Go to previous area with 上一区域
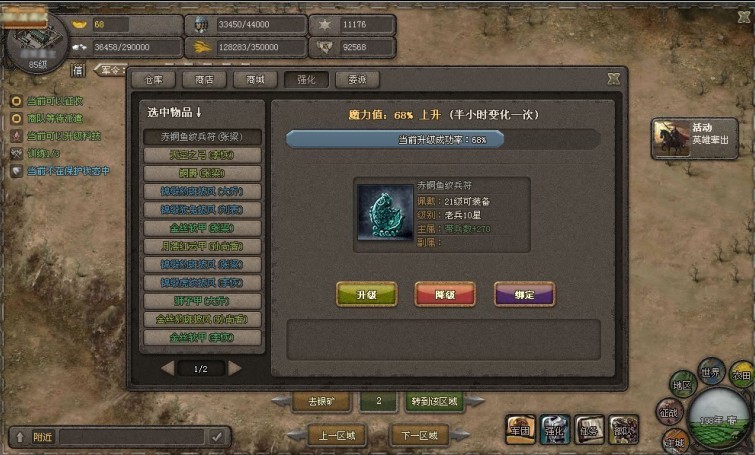This screenshot has width=755, height=455. coord(337,436)
